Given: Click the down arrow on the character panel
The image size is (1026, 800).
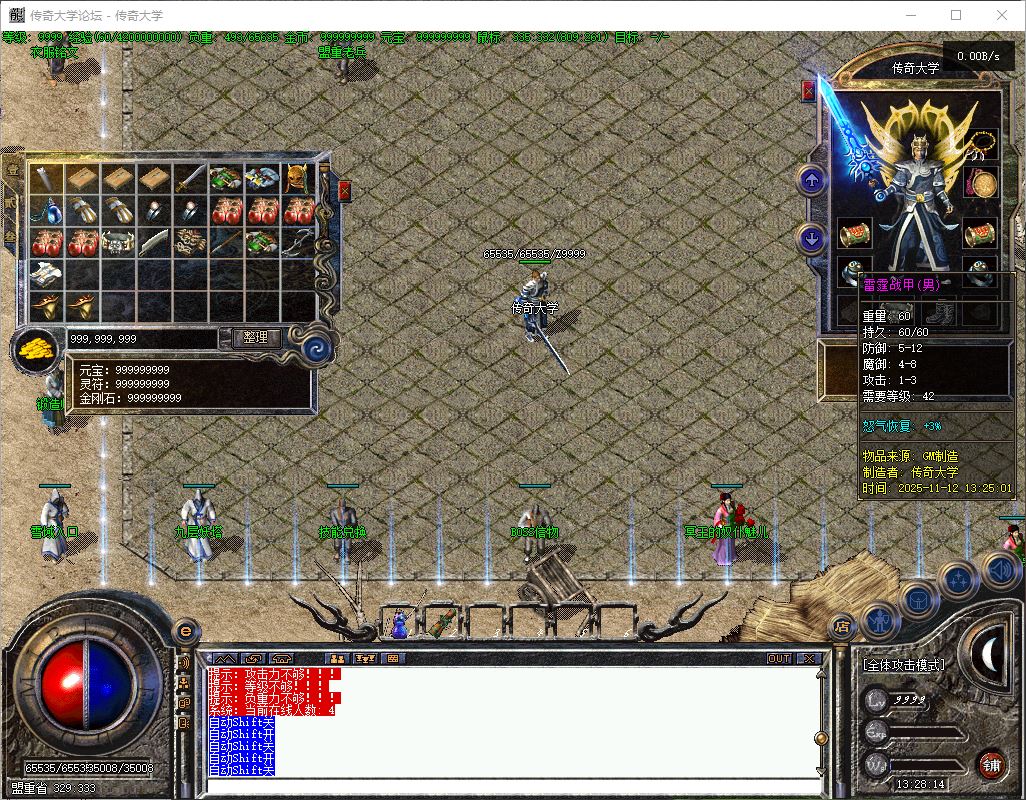Looking at the screenshot, I should coord(811,239).
